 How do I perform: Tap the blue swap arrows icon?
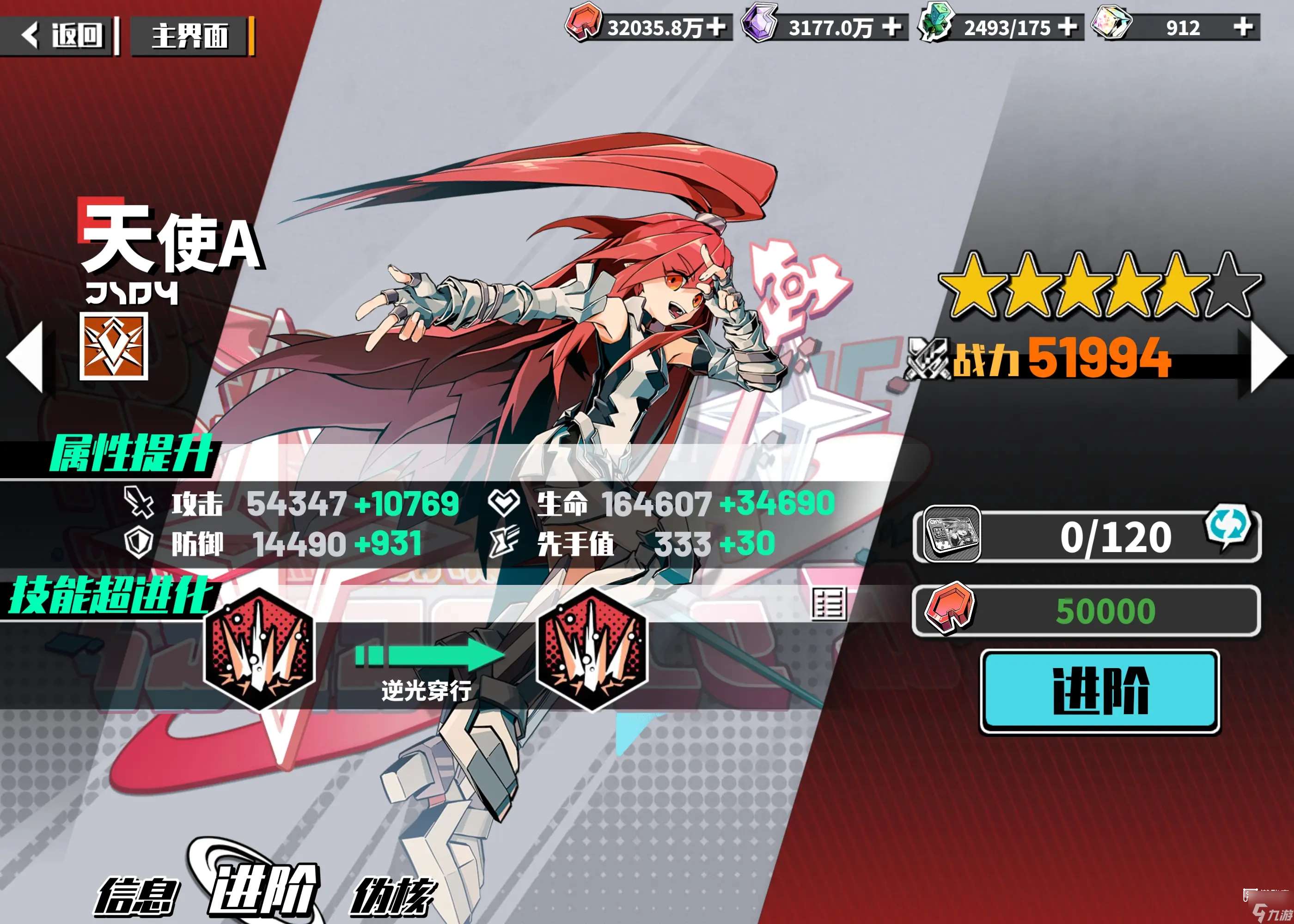pyautogui.click(x=1228, y=526)
